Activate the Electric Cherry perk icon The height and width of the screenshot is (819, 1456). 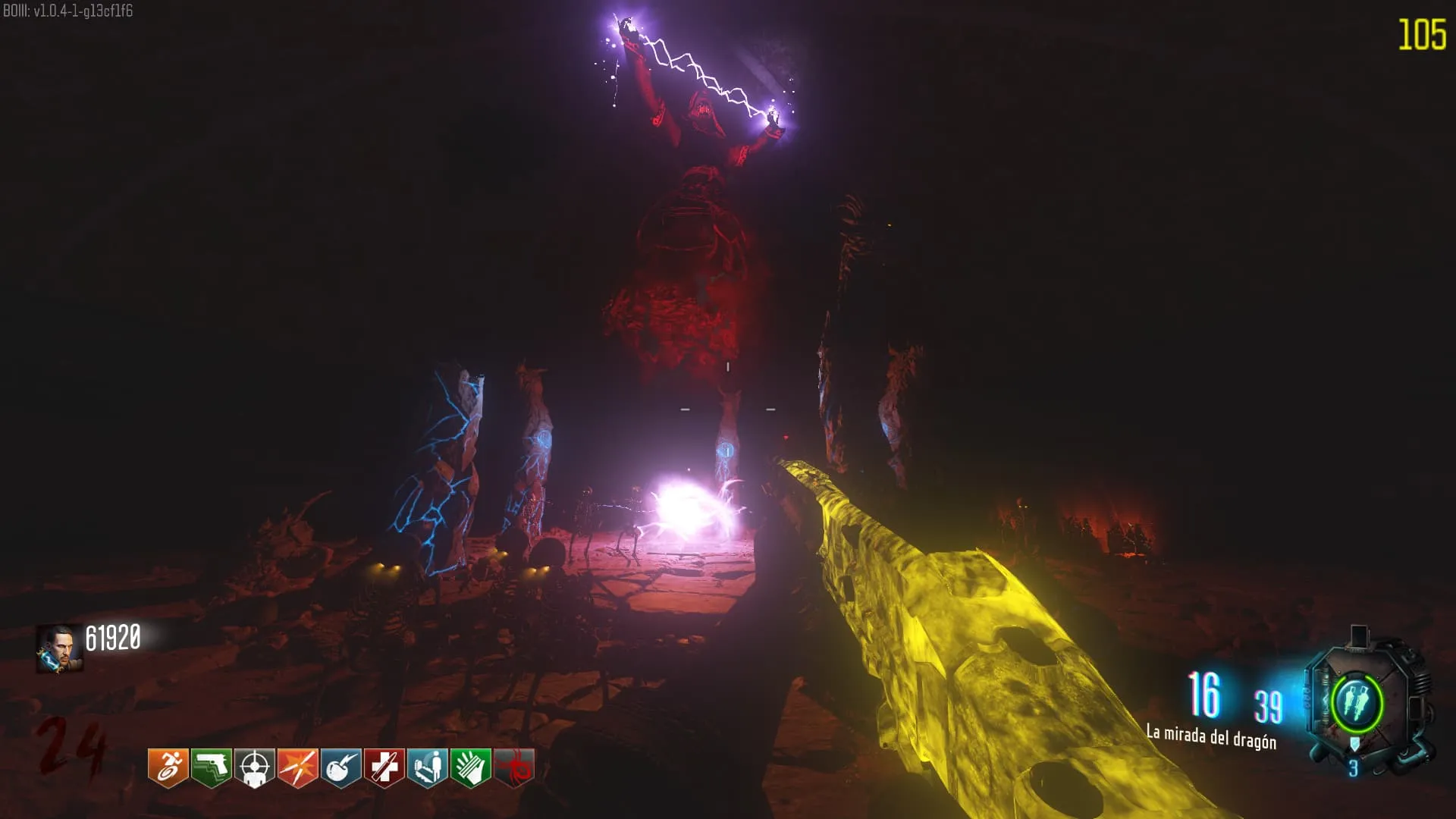point(340,767)
